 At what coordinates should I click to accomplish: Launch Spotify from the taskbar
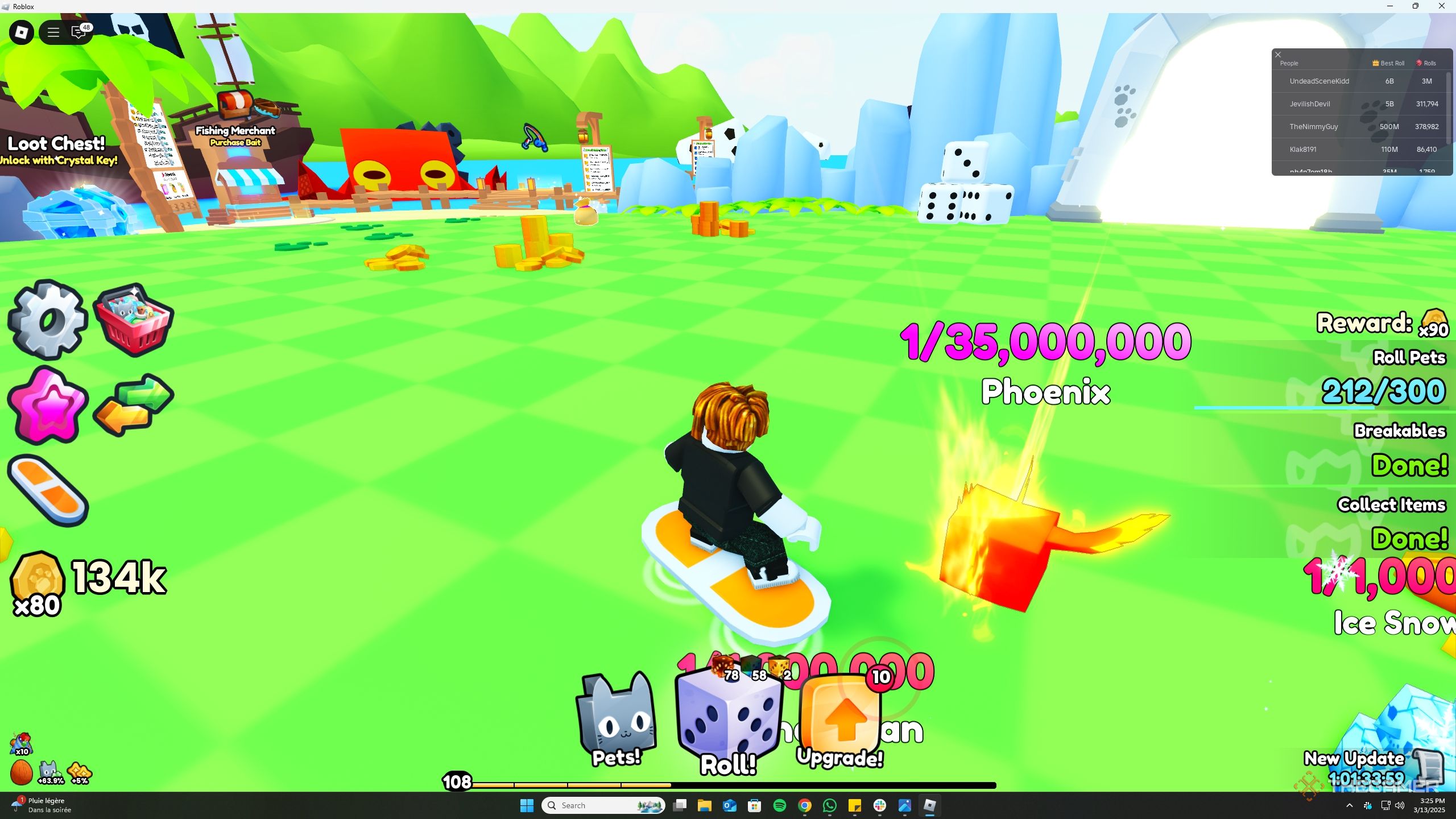pos(780,805)
